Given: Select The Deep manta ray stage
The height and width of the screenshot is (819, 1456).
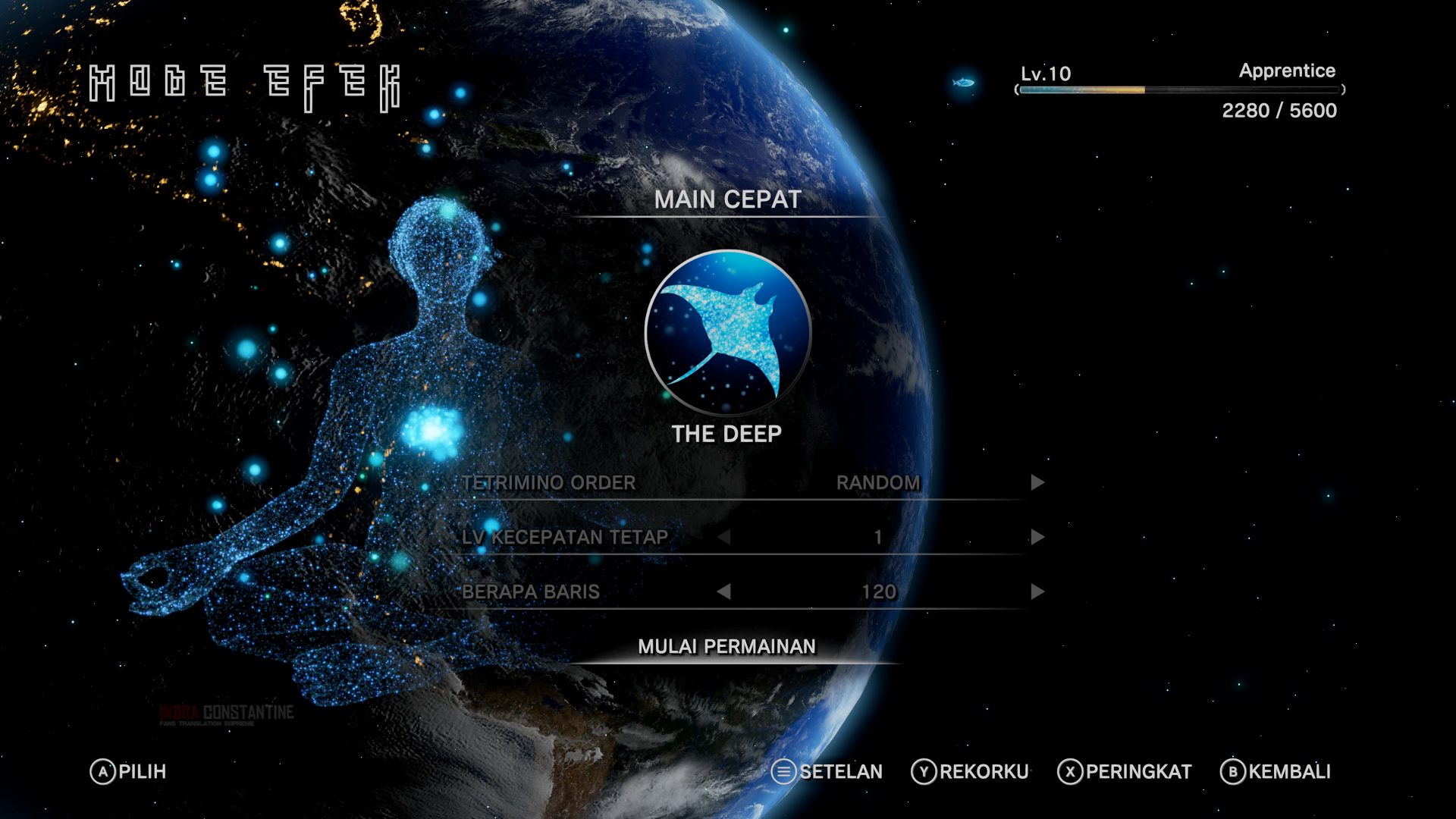Looking at the screenshot, I should tap(727, 333).
